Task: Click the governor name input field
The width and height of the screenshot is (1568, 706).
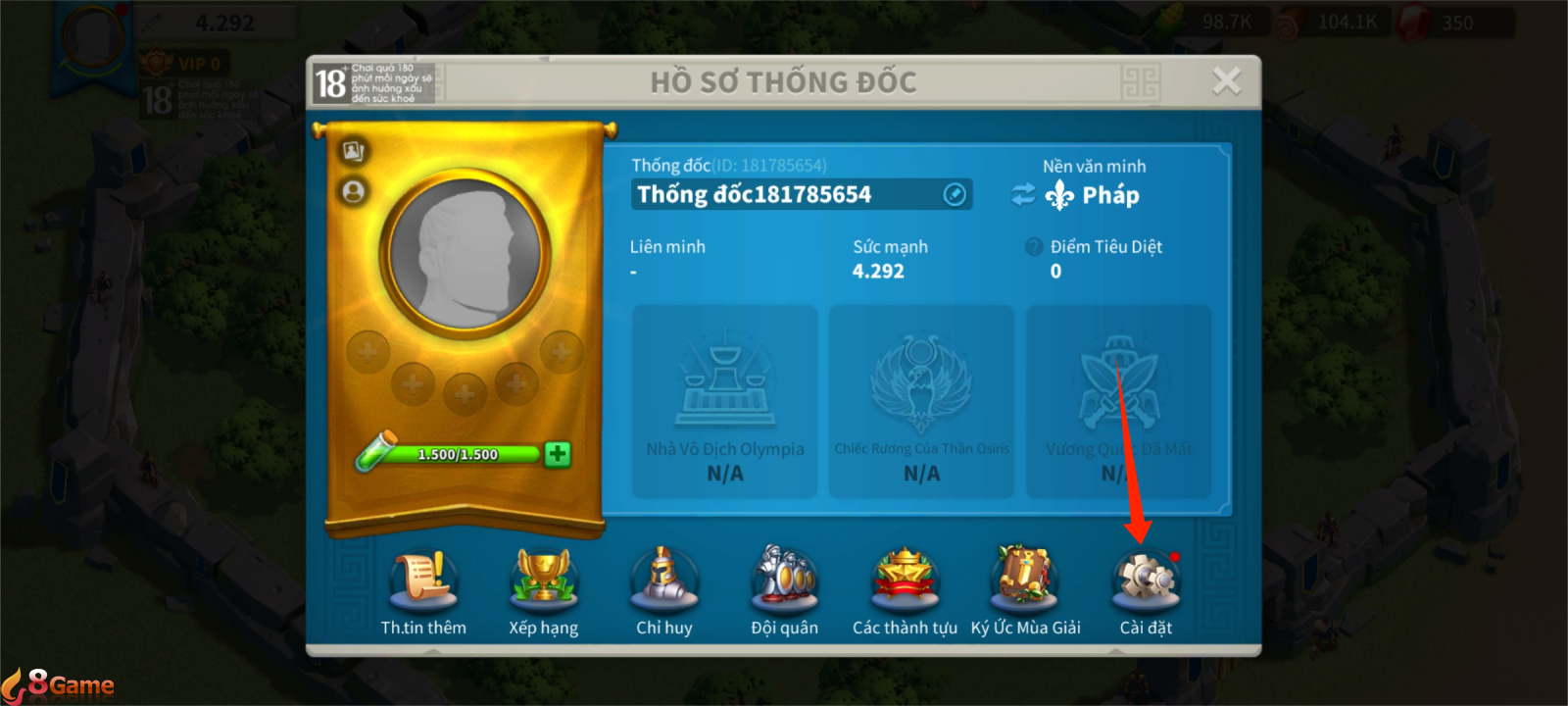Action: point(784,194)
